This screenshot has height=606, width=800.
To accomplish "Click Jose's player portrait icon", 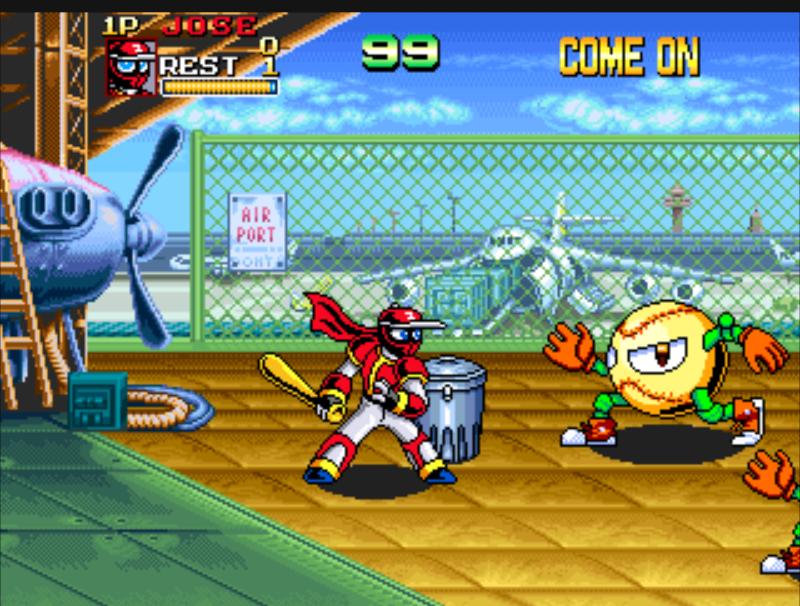I will coord(131,68).
